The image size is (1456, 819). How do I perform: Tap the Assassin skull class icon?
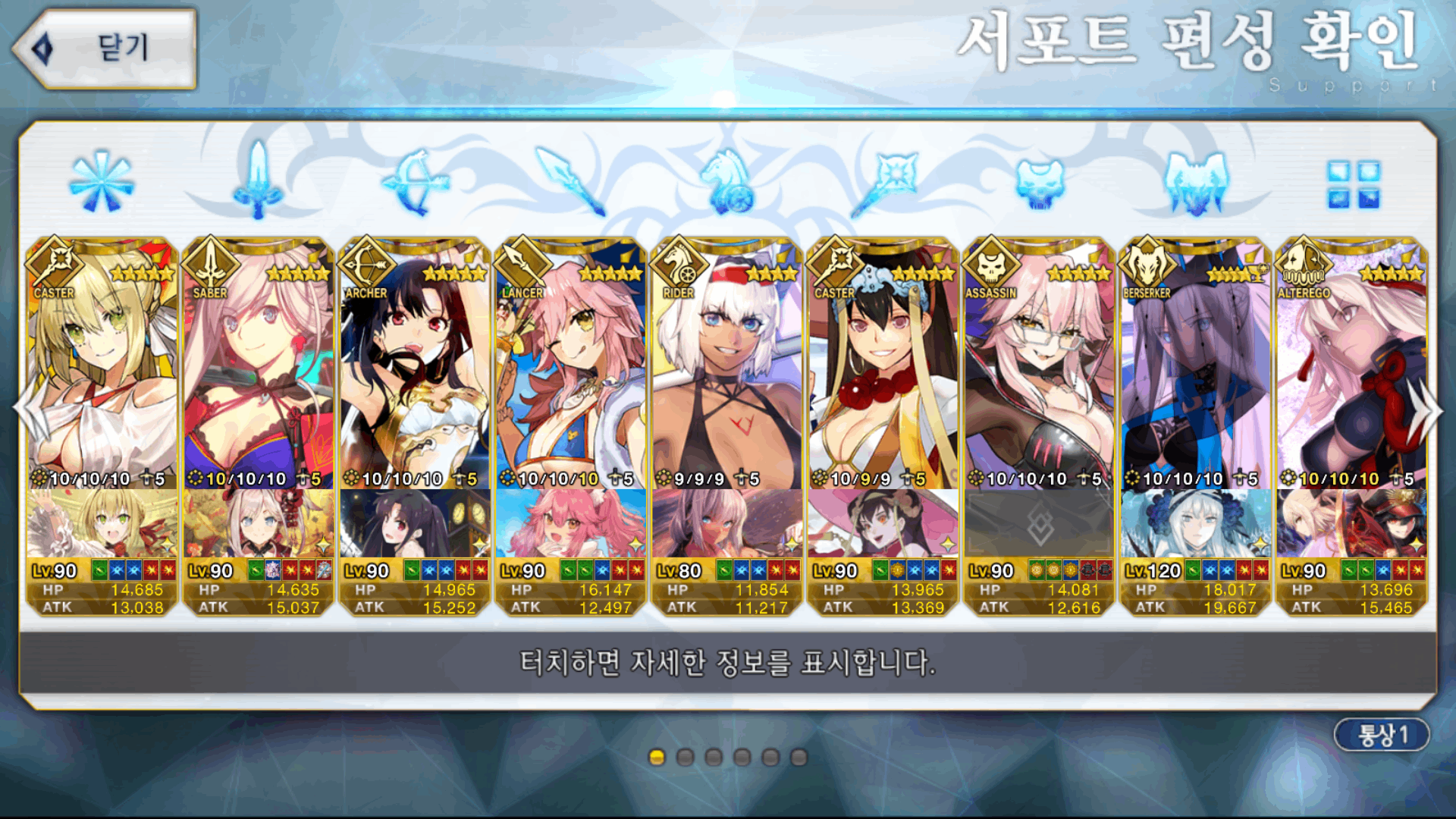tap(1040, 182)
